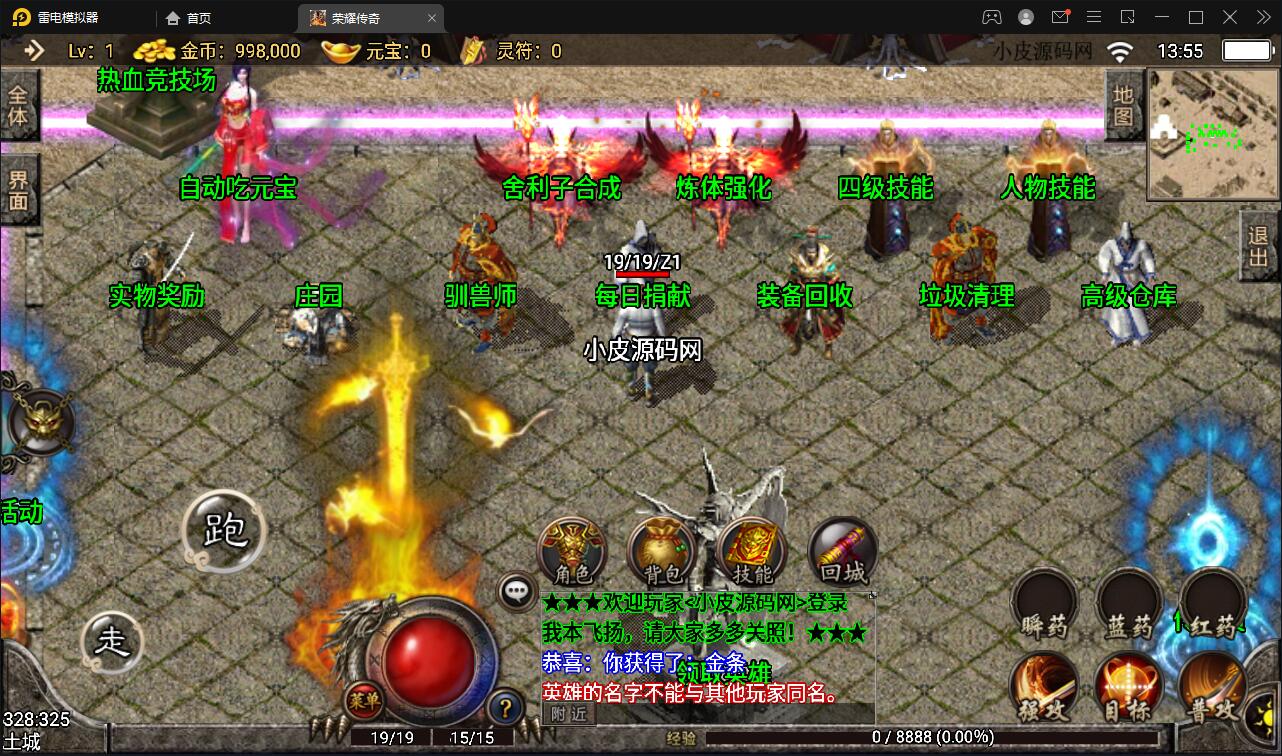Toggle the 跑 run button

click(224, 530)
